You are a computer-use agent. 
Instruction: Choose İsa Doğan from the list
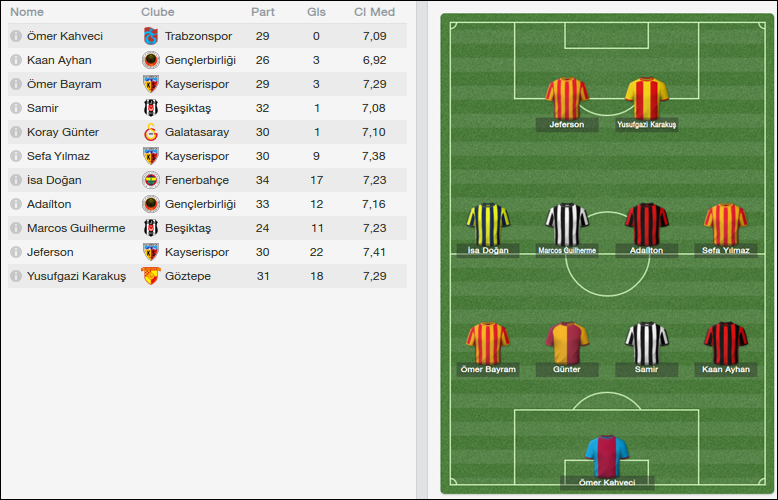(54, 180)
